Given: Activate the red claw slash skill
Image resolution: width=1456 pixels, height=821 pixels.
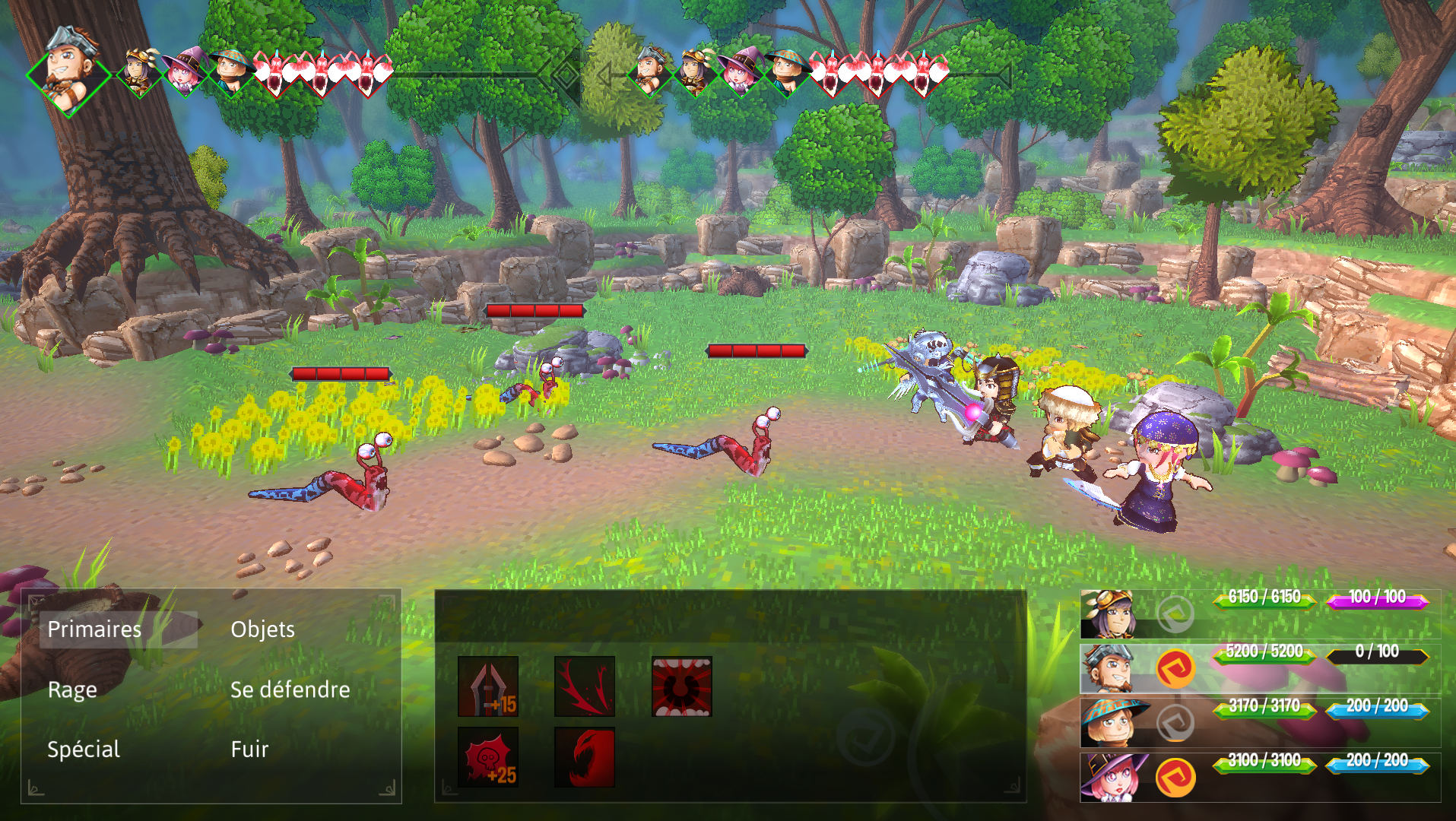Looking at the screenshot, I should tap(585, 686).
